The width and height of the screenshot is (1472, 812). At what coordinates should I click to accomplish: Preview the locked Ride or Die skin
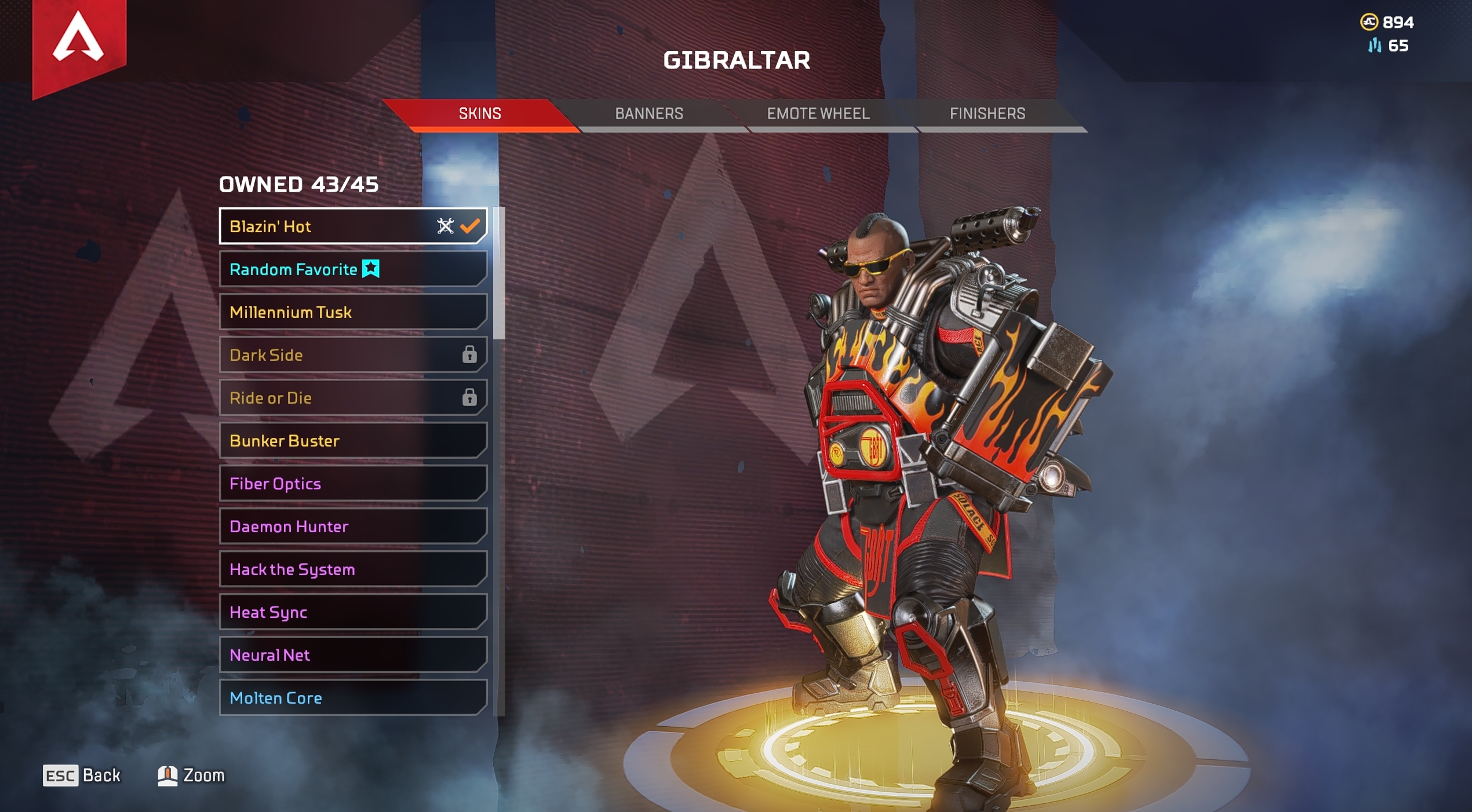352,397
